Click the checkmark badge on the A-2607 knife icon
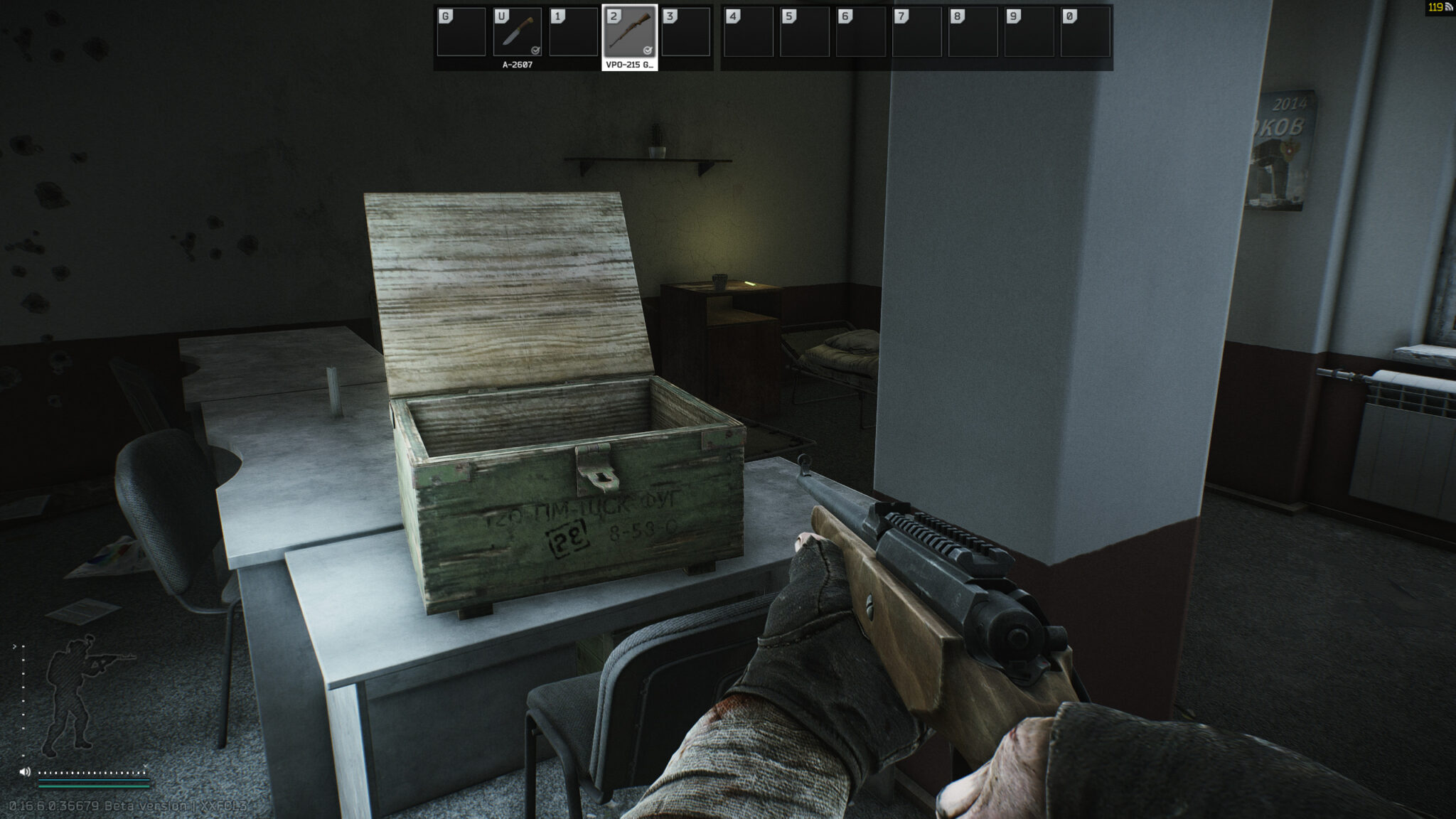The height and width of the screenshot is (819, 1456). [x=536, y=50]
